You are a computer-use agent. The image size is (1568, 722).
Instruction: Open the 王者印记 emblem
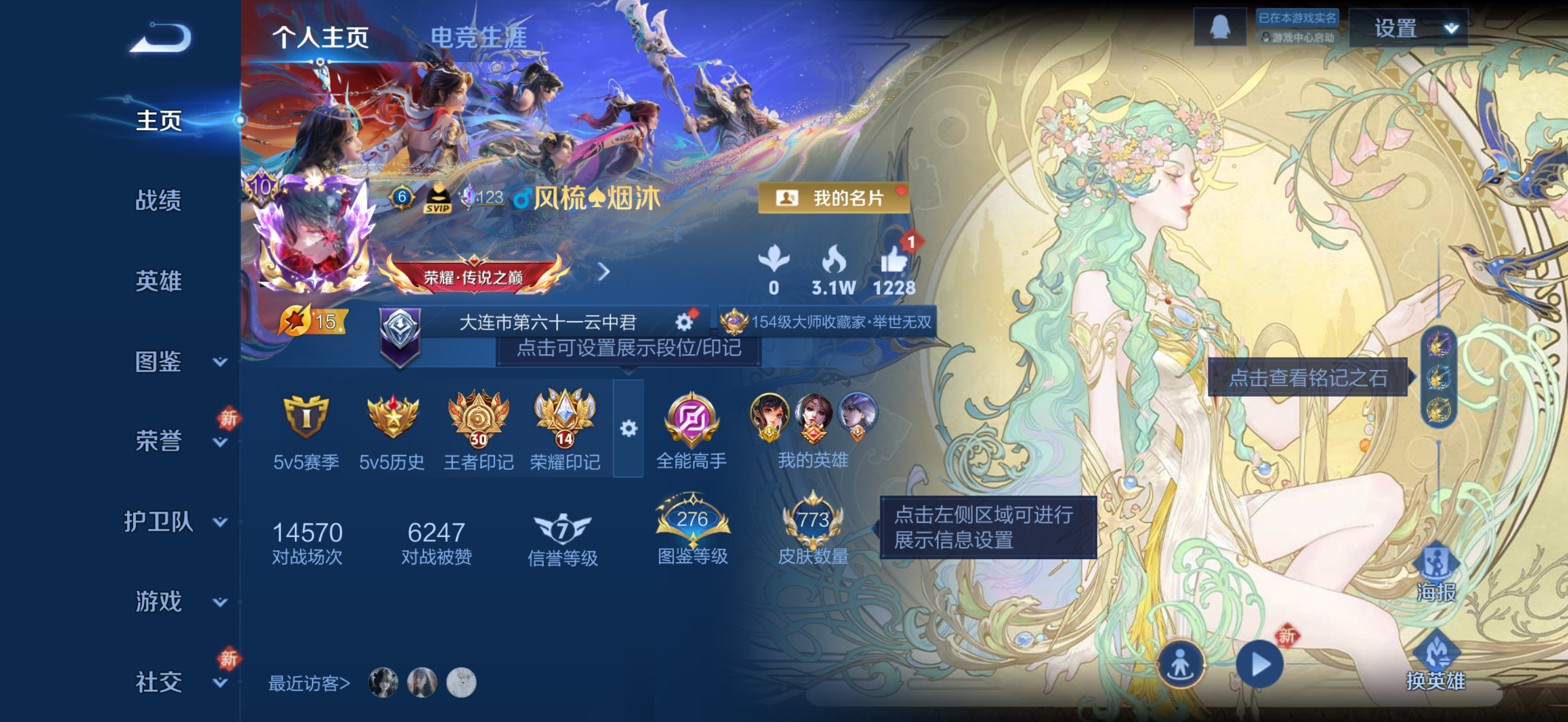[x=478, y=420]
